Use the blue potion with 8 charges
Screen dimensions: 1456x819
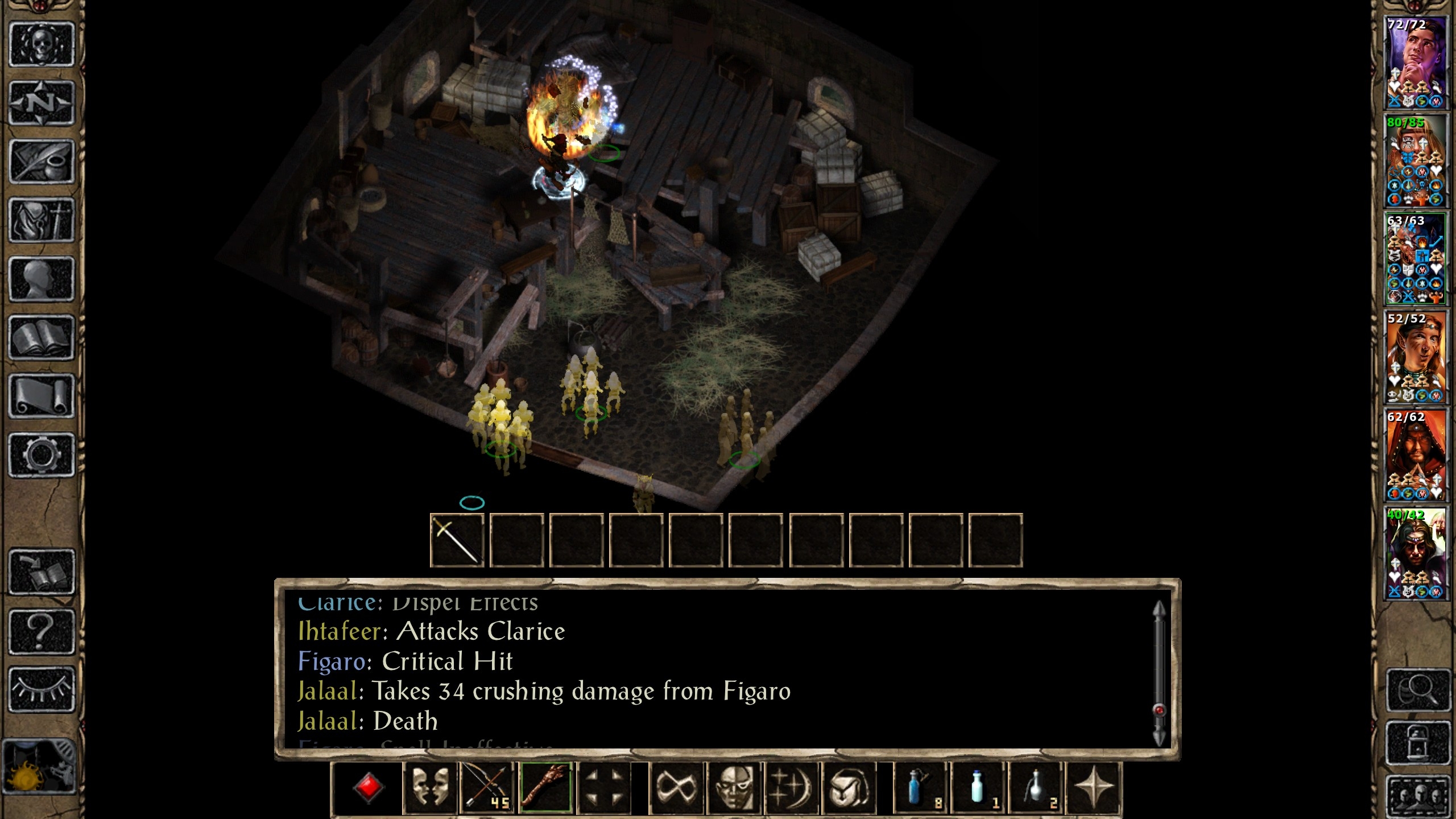(x=919, y=788)
